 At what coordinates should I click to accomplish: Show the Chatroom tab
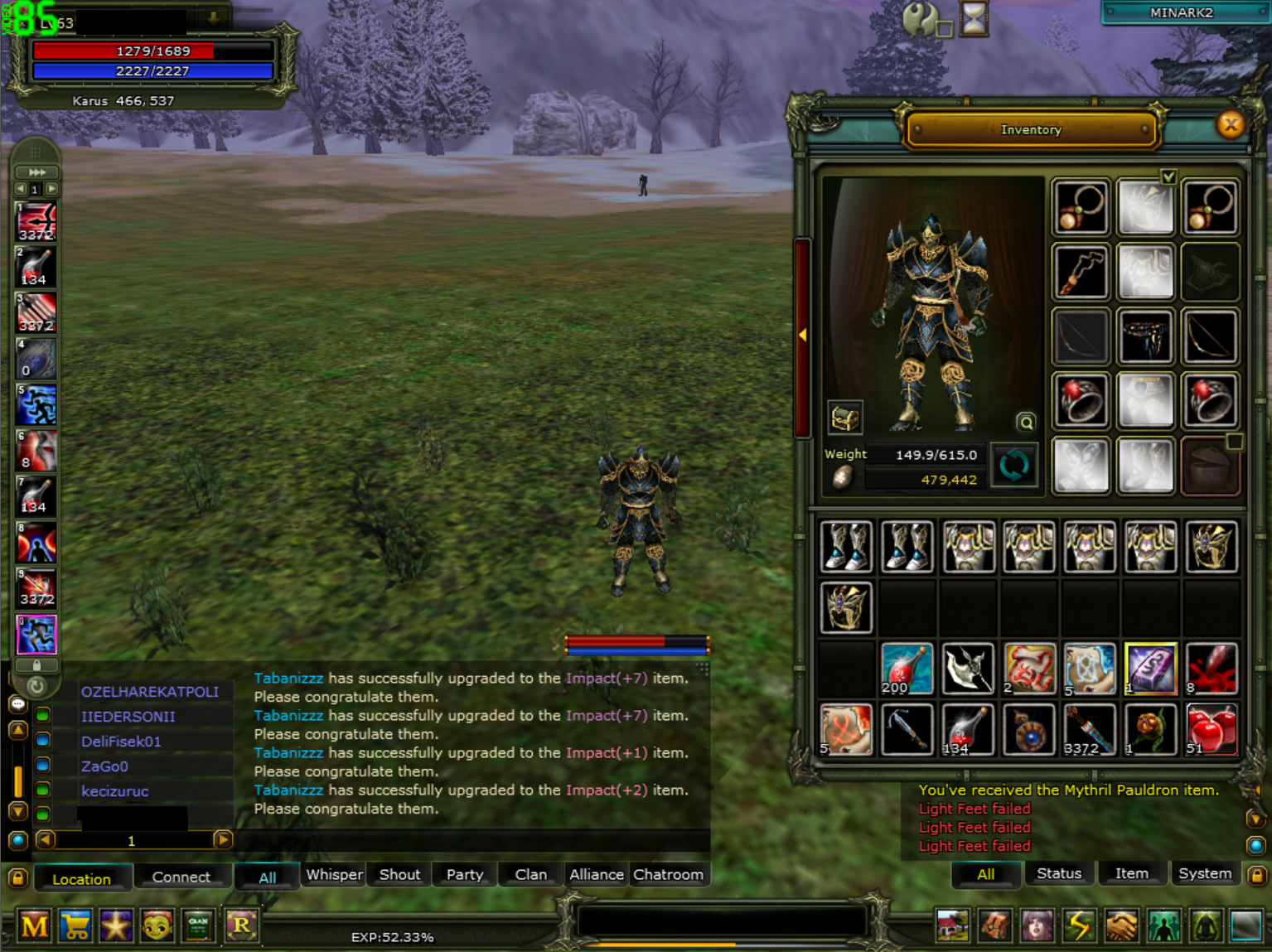pos(668,874)
